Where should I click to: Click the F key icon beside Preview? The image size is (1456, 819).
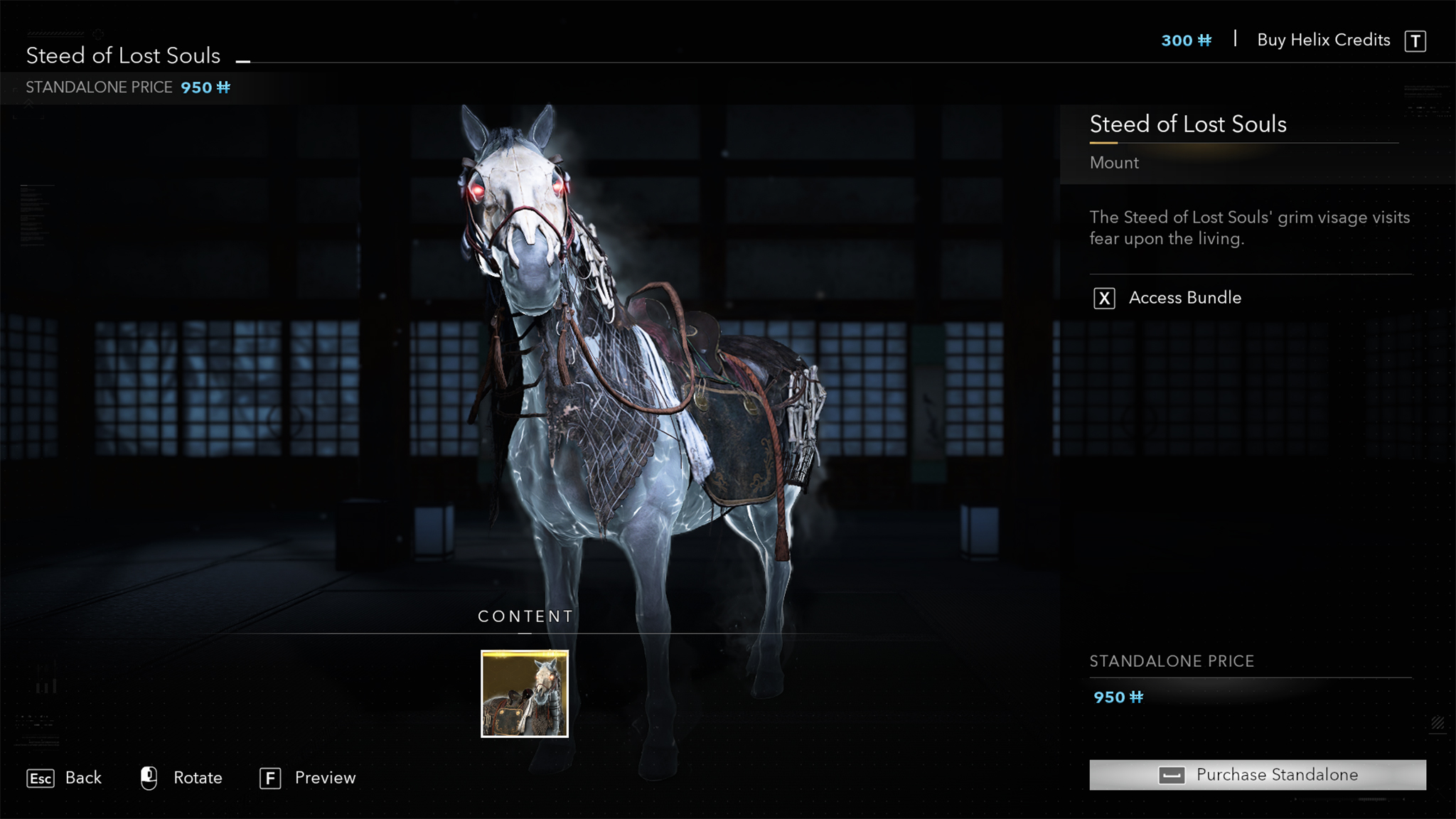click(270, 778)
